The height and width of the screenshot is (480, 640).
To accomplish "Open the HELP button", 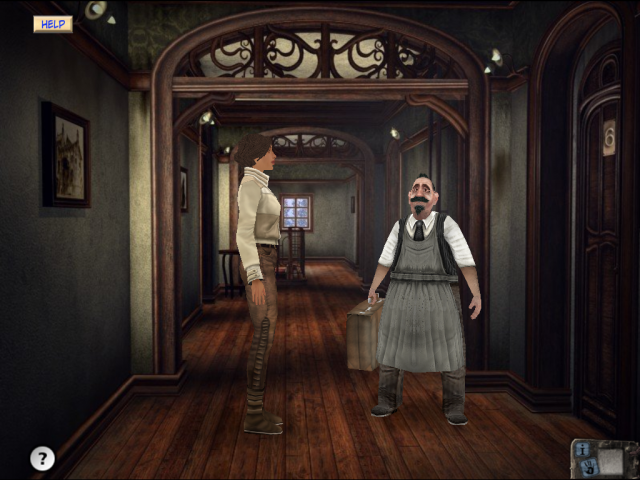I will [52, 23].
